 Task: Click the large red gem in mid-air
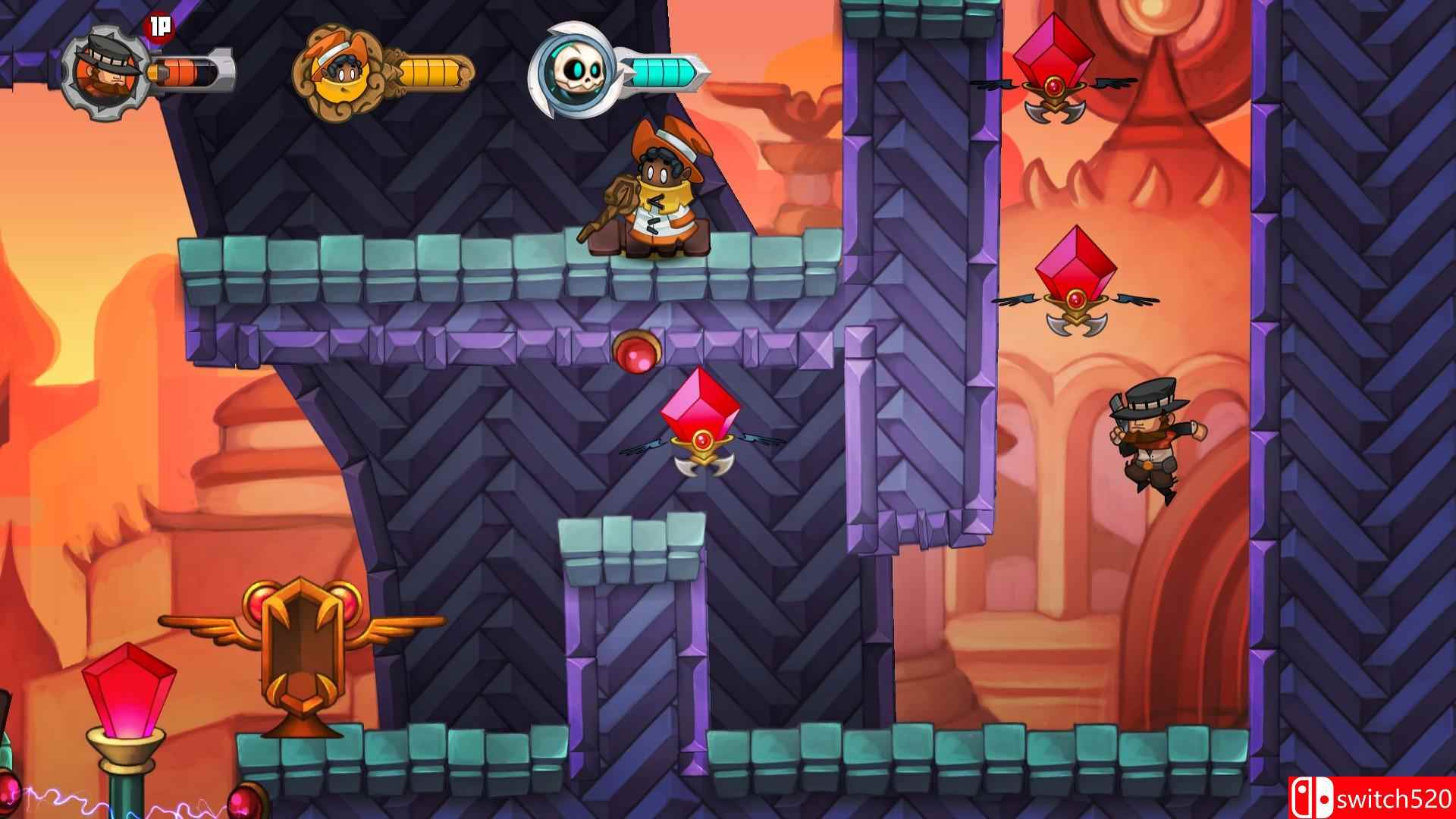pyautogui.click(x=700, y=413)
